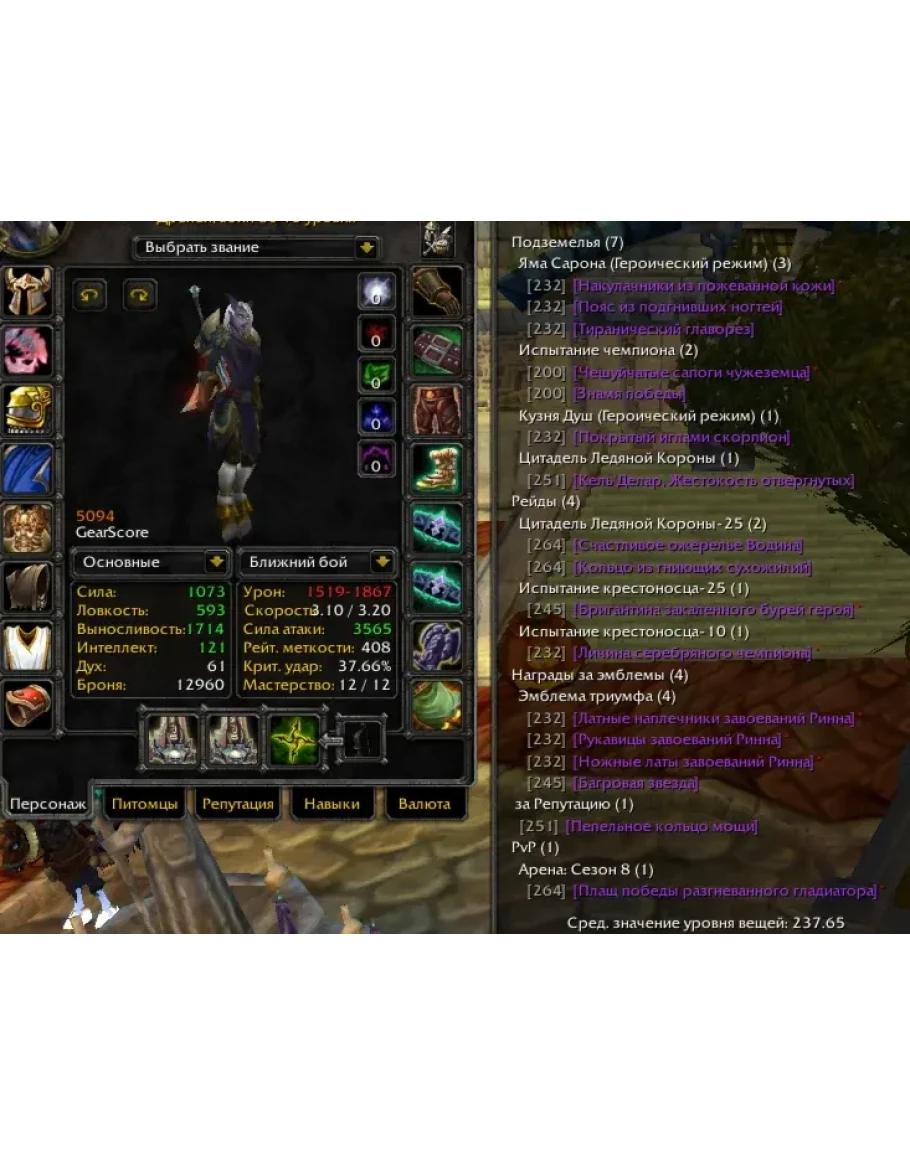
Task: Click the 'Пепельное кольцо мощи' item link
Action: click(x=661, y=826)
